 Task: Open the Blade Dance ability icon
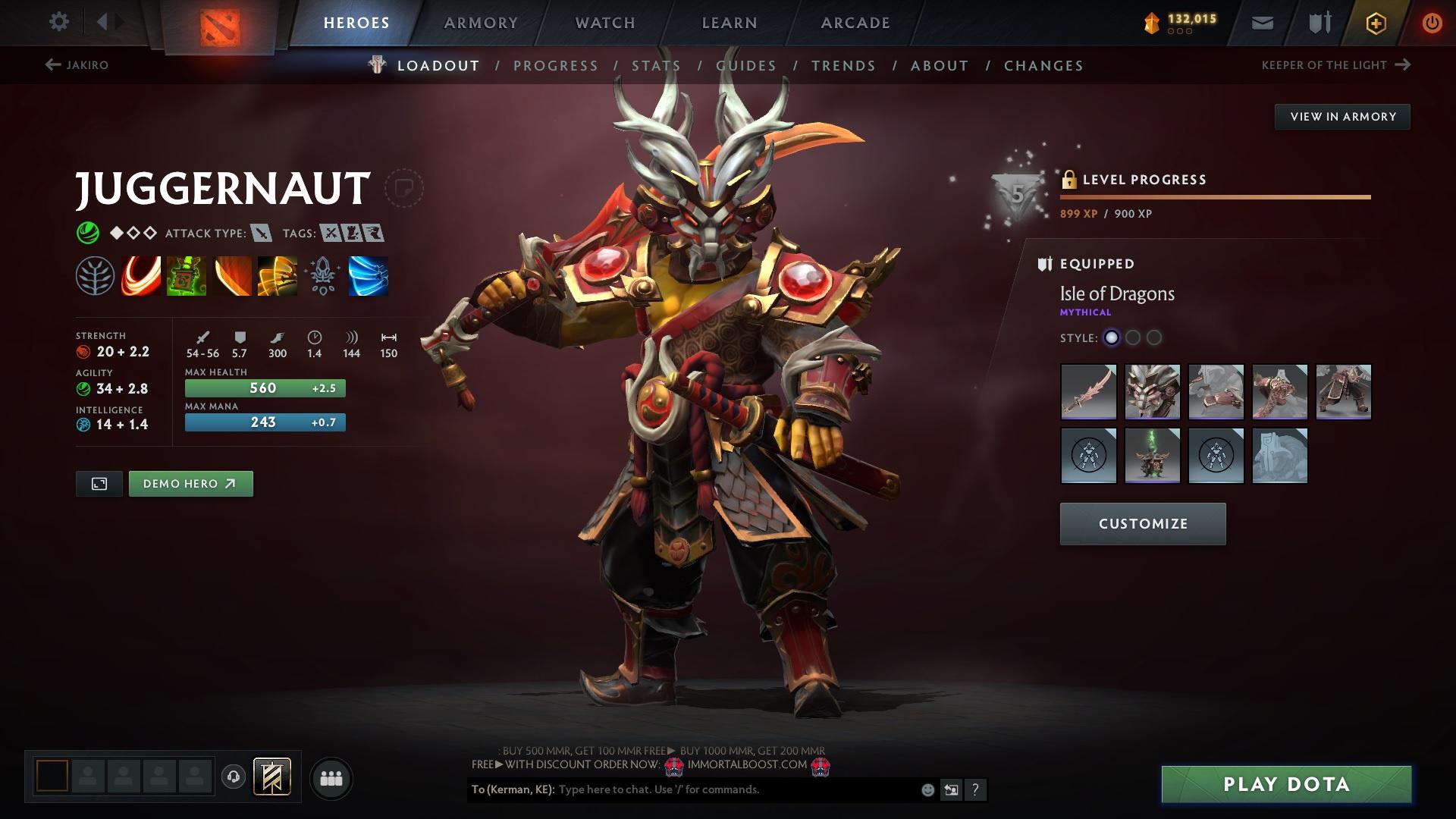pos(230,276)
